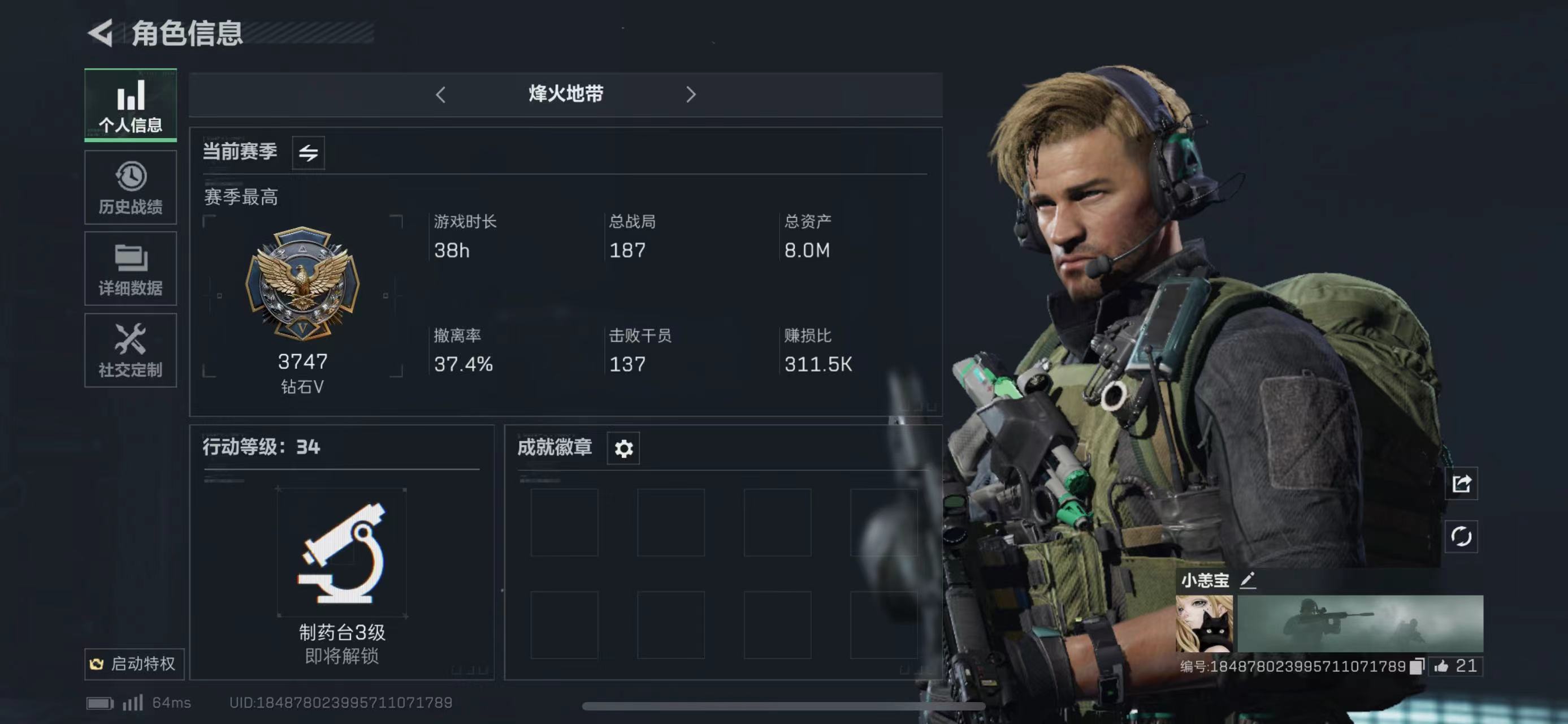Image resolution: width=1568 pixels, height=724 pixels.
Task: Click the circular refresh arrows icon
Action: pos(1461,536)
